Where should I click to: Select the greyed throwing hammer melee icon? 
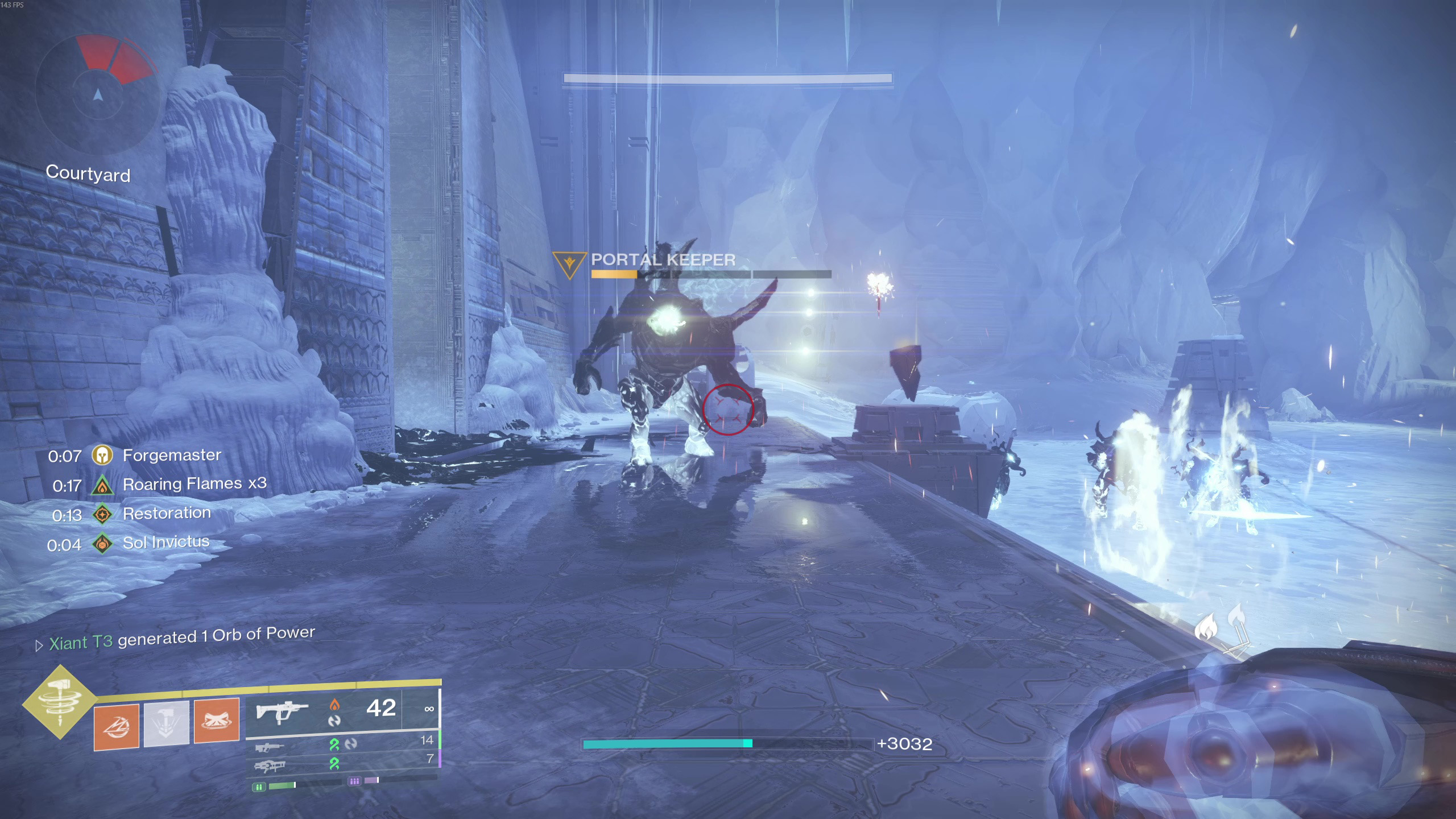166,723
